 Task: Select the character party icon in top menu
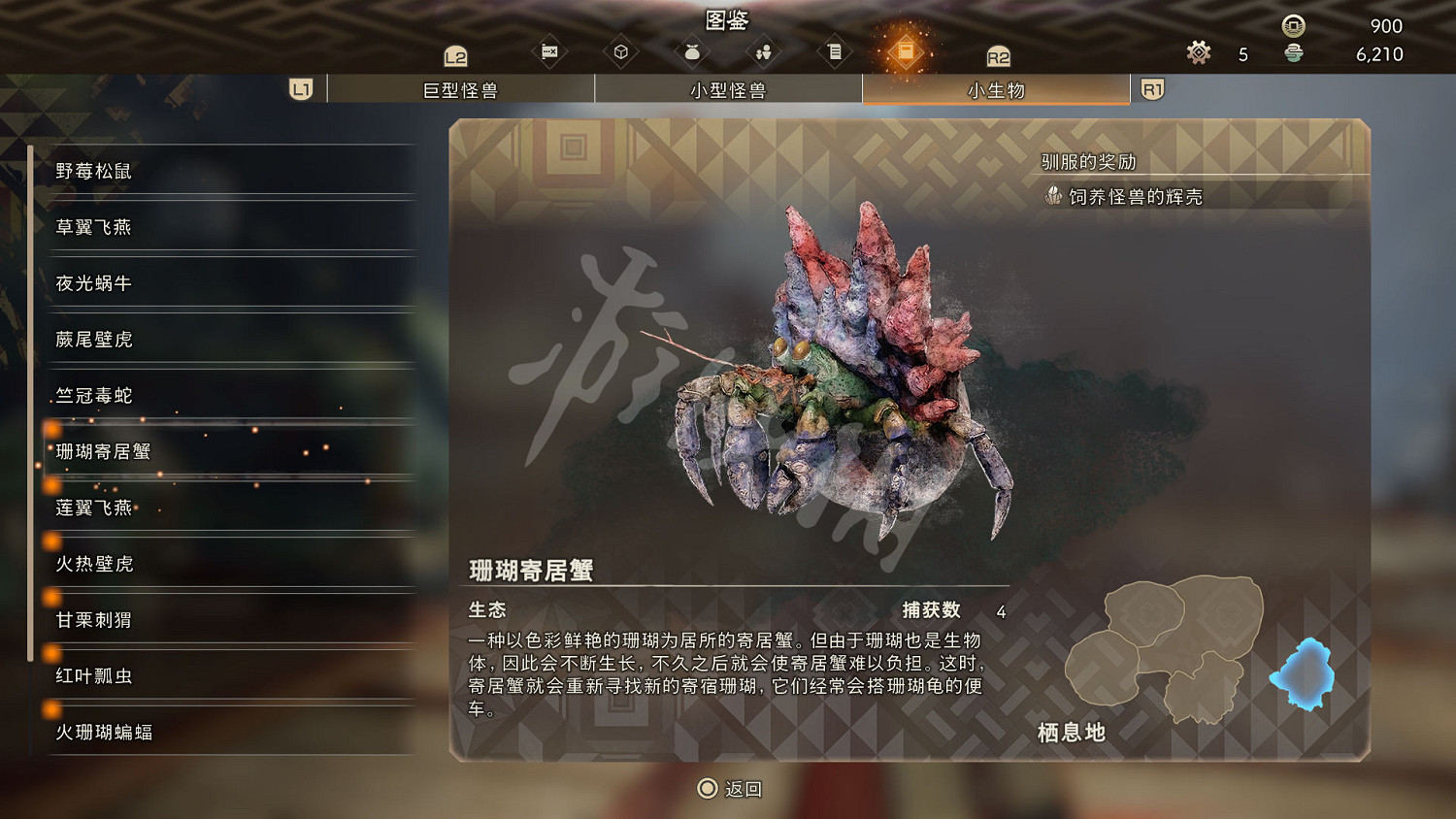pos(763,50)
